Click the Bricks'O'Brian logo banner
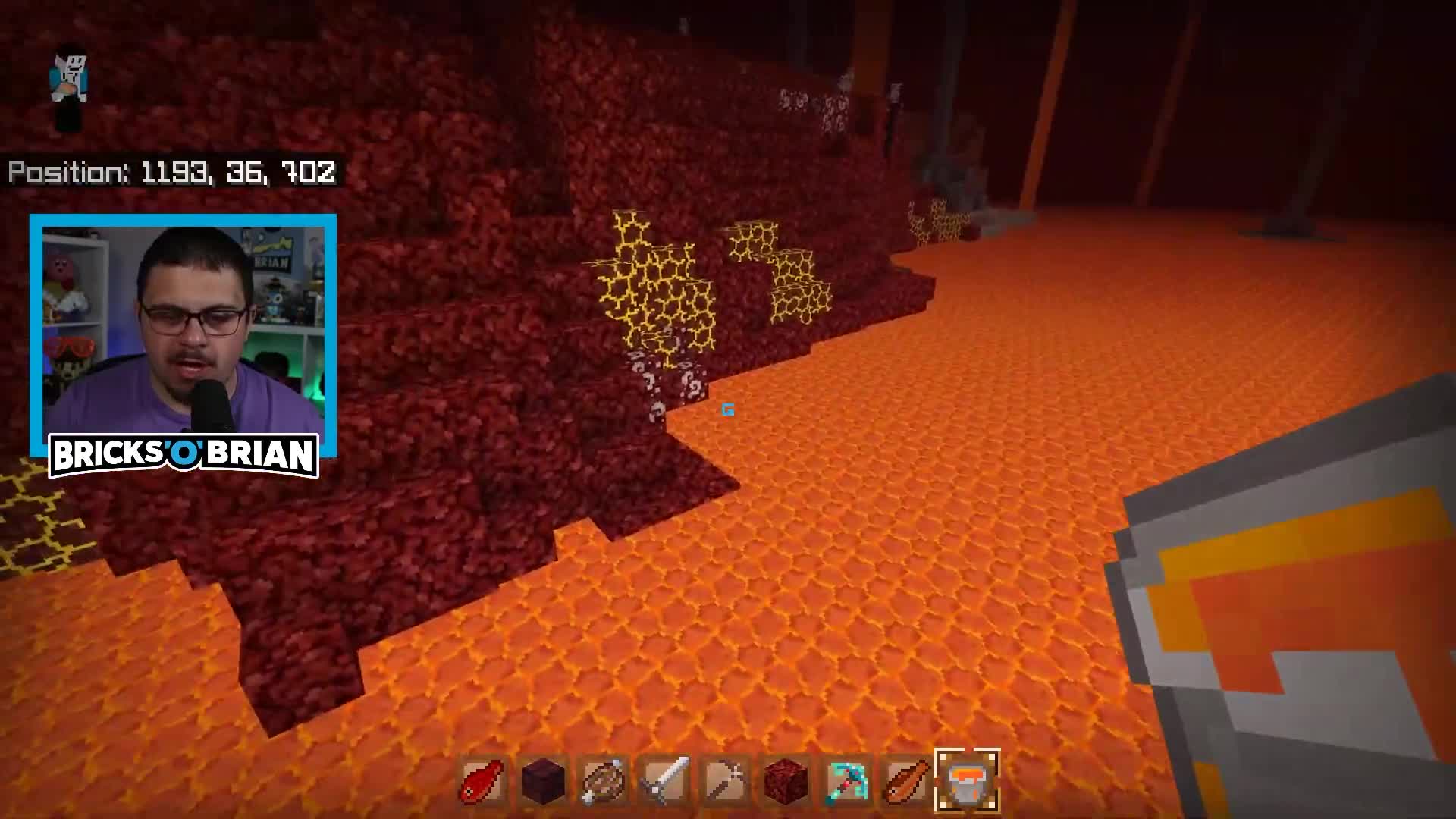 coord(184,453)
